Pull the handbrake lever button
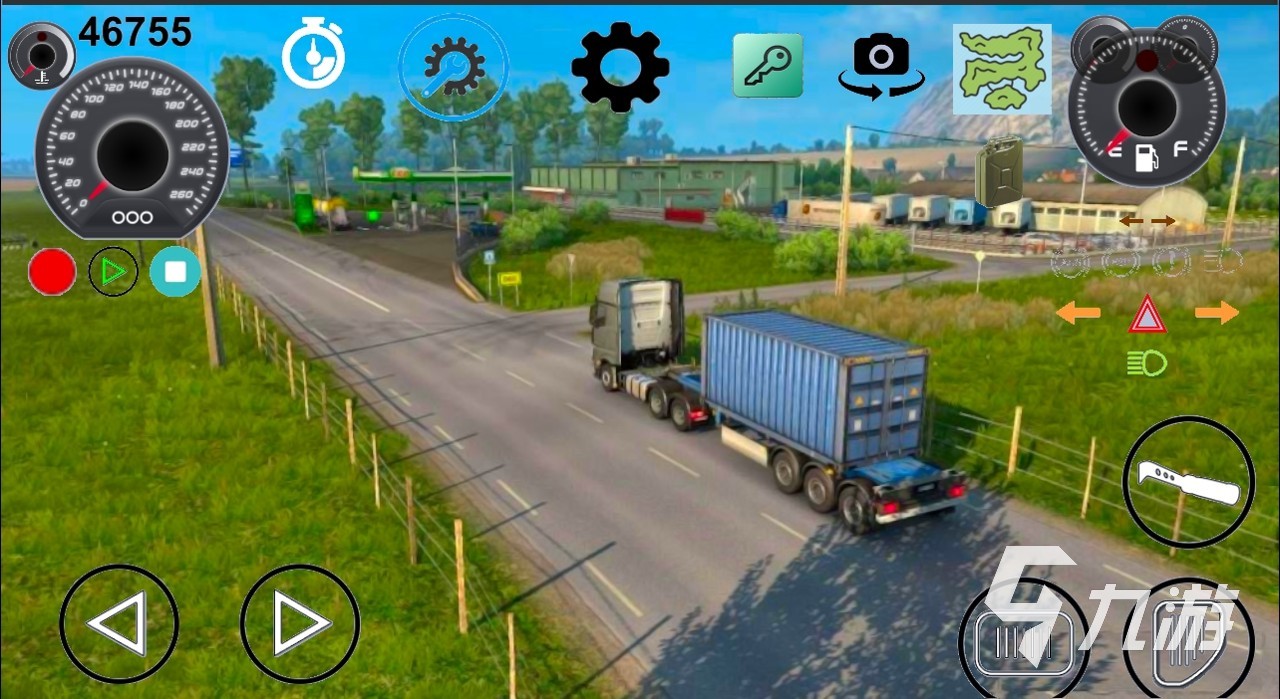This screenshot has height=699, width=1280. click(x=1188, y=482)
